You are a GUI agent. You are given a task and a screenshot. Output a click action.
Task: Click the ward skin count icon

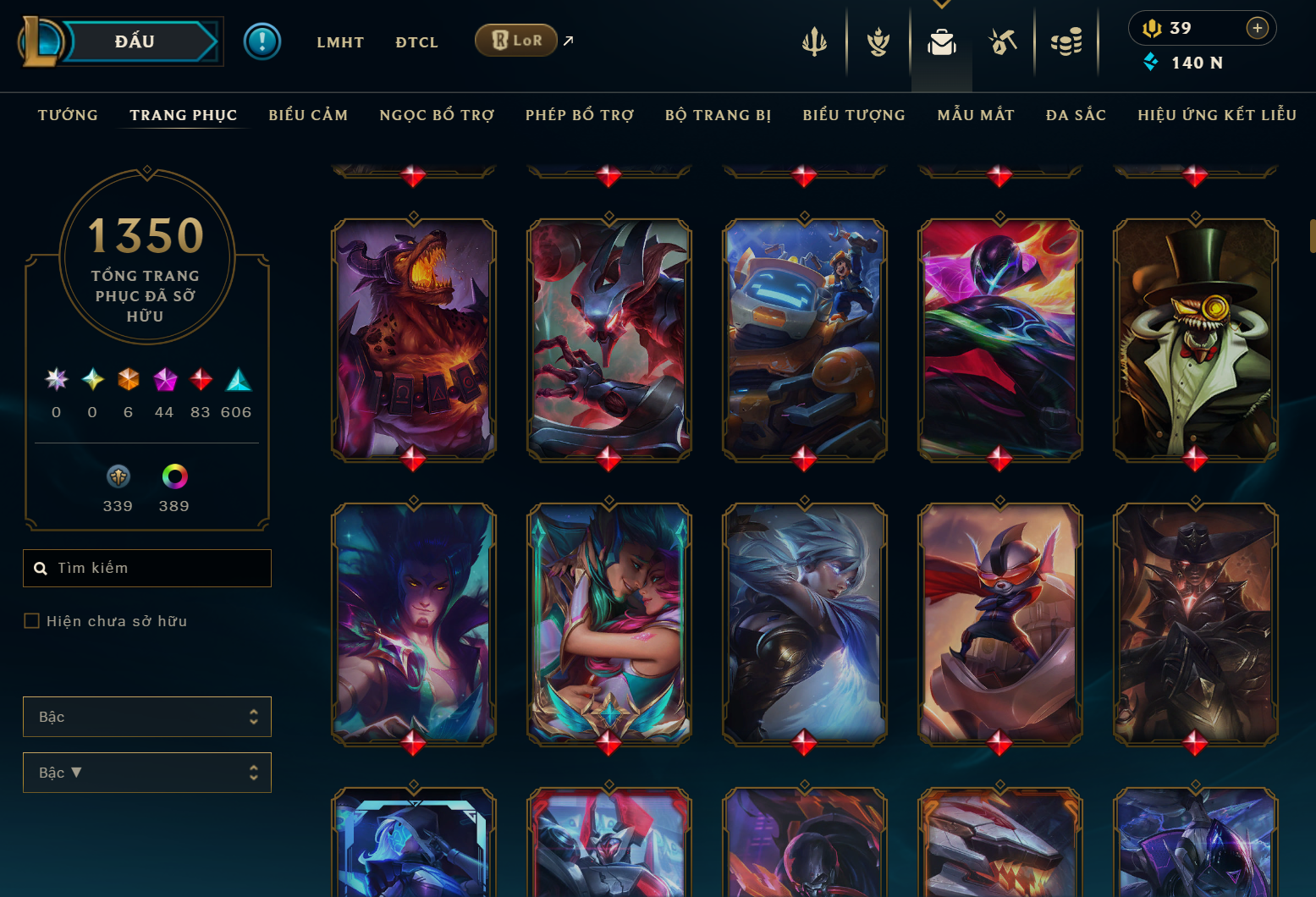click(x=118, y=476)
